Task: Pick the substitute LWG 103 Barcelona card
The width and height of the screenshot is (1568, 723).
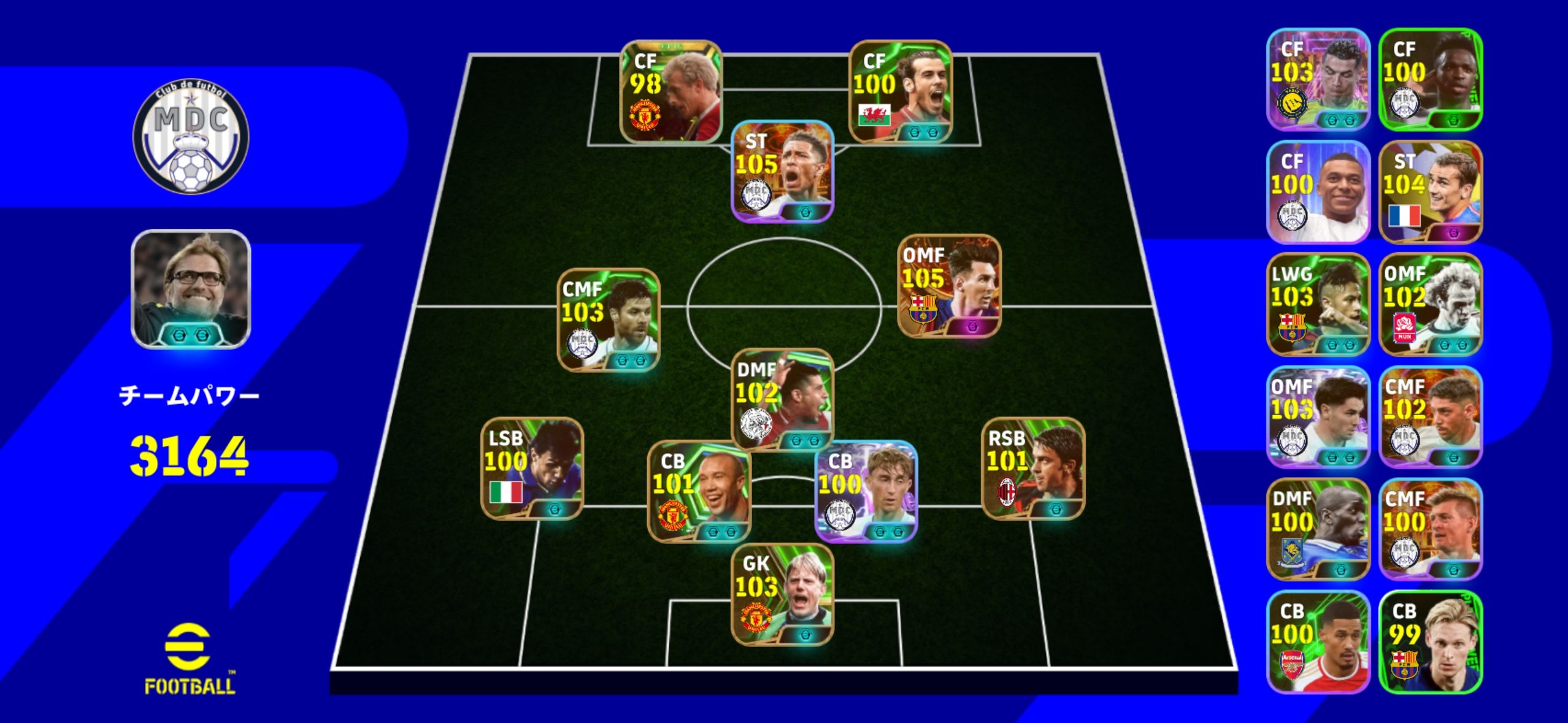Action: coord(1318,304)
